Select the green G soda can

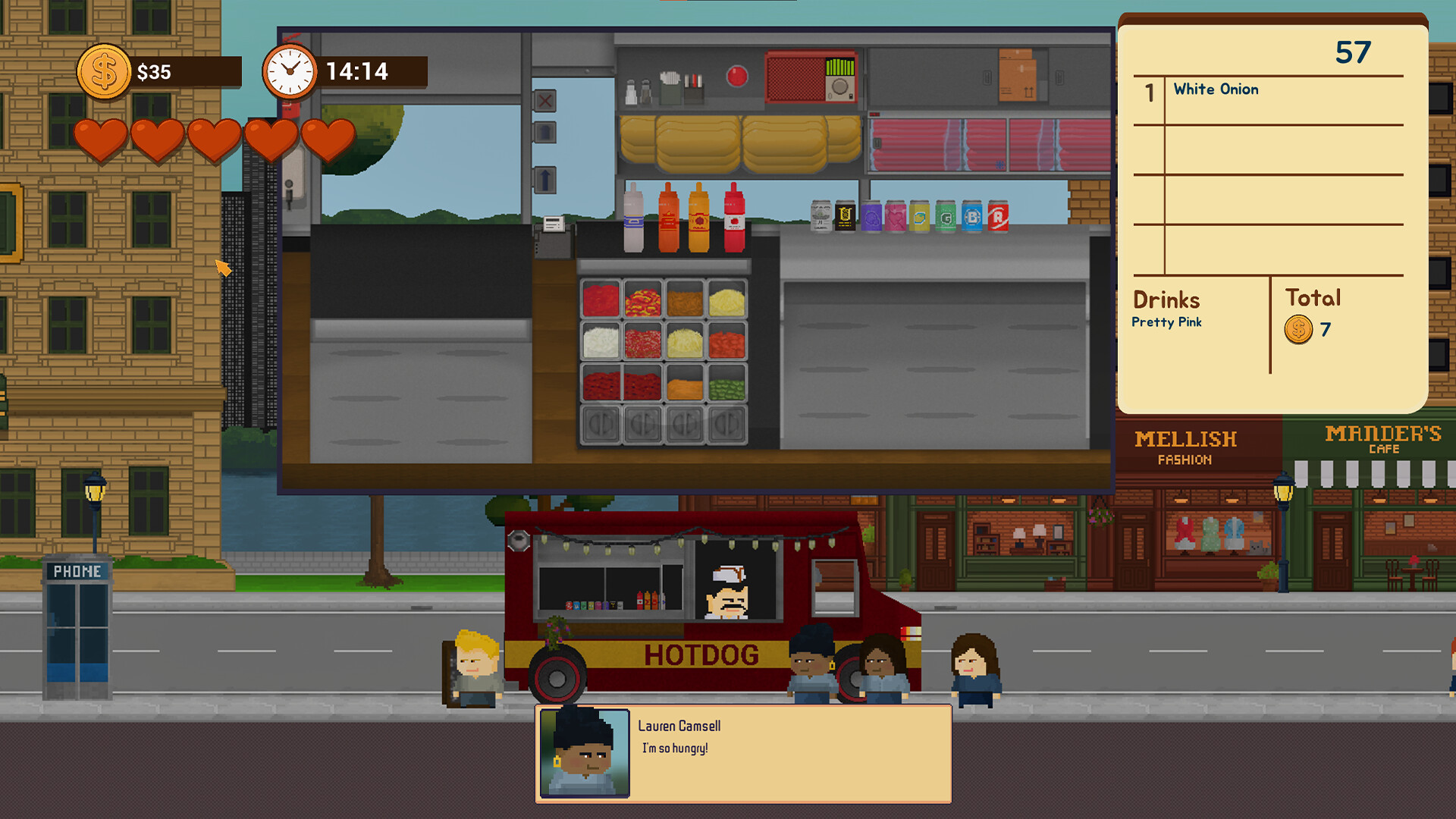pyautogui.click(x=946, y=218)
